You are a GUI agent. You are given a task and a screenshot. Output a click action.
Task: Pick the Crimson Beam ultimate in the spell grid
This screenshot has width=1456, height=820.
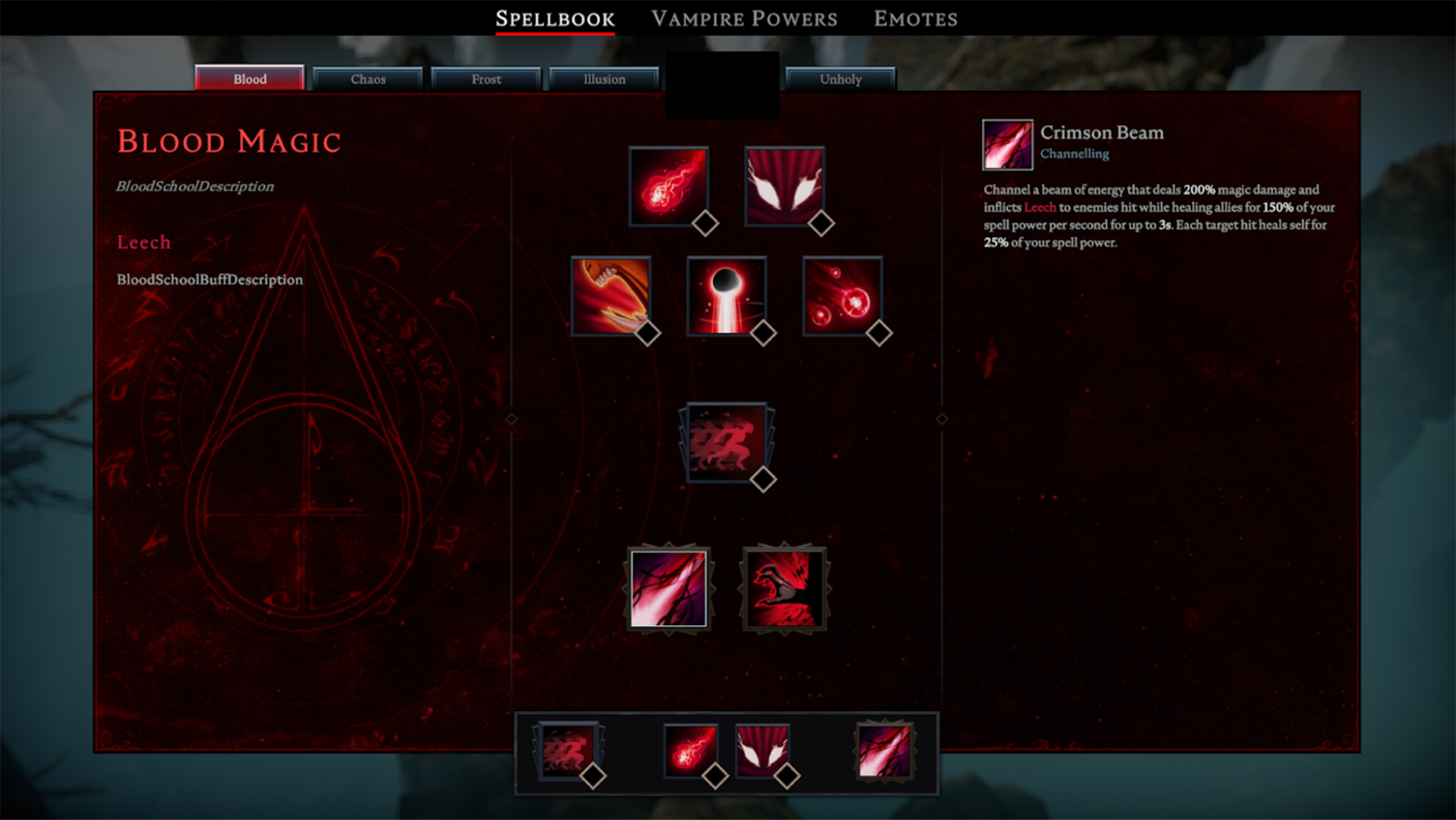click(x=669, y=589)
